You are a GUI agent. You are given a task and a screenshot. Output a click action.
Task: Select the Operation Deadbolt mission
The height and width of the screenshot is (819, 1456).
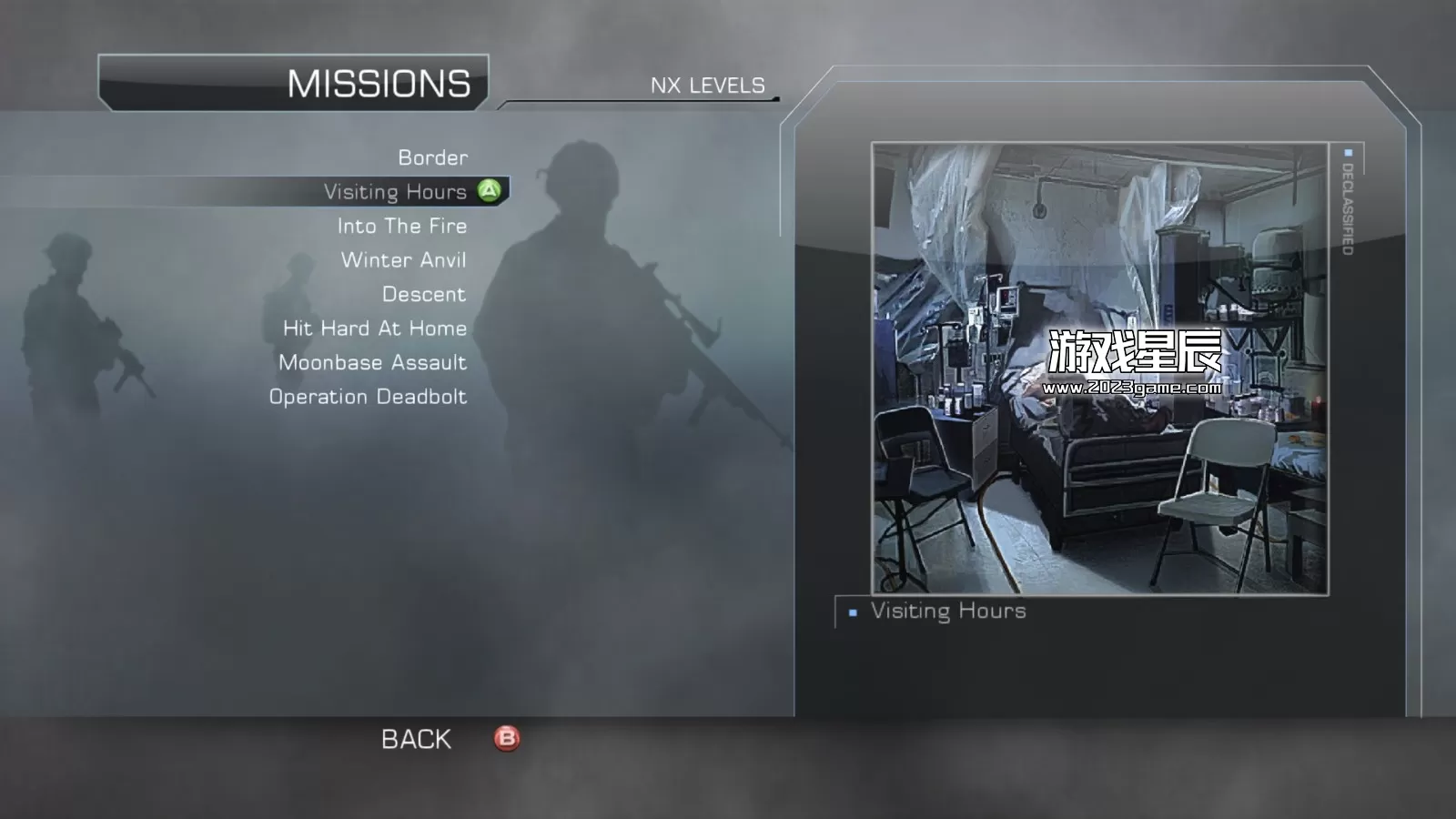coord(368,397)
